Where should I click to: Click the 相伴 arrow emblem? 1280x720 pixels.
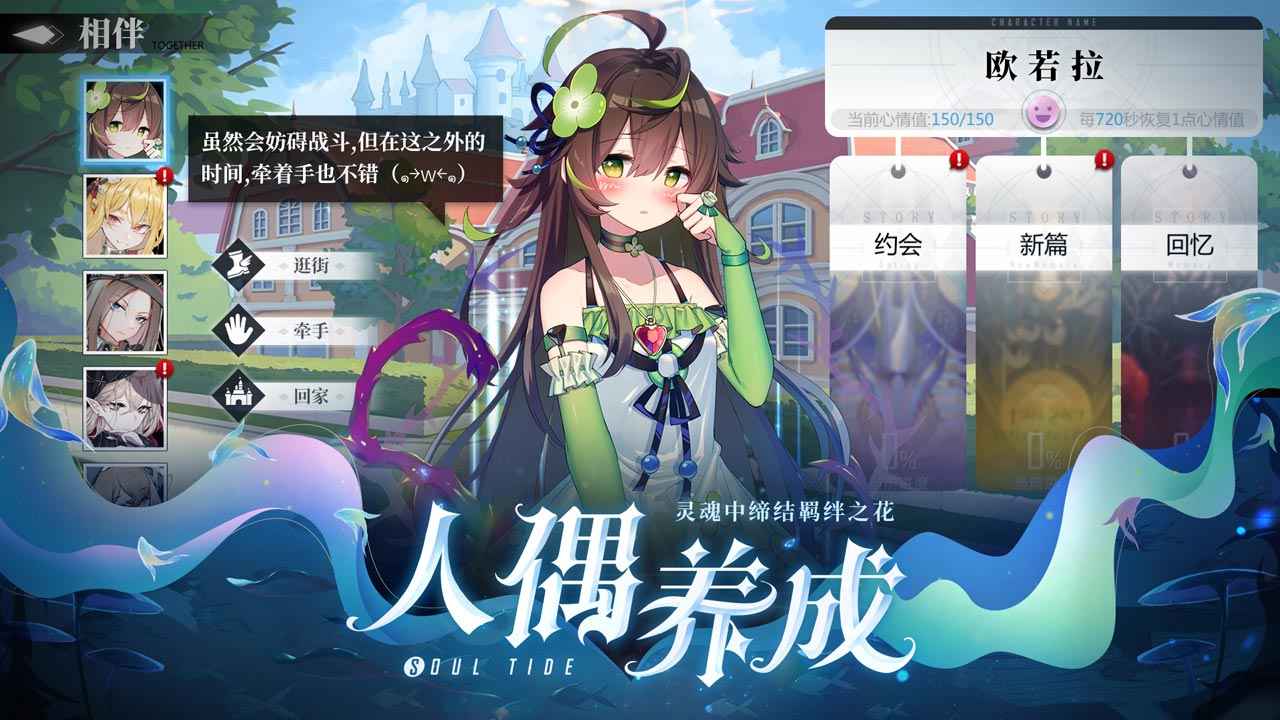tap(36, 32)
